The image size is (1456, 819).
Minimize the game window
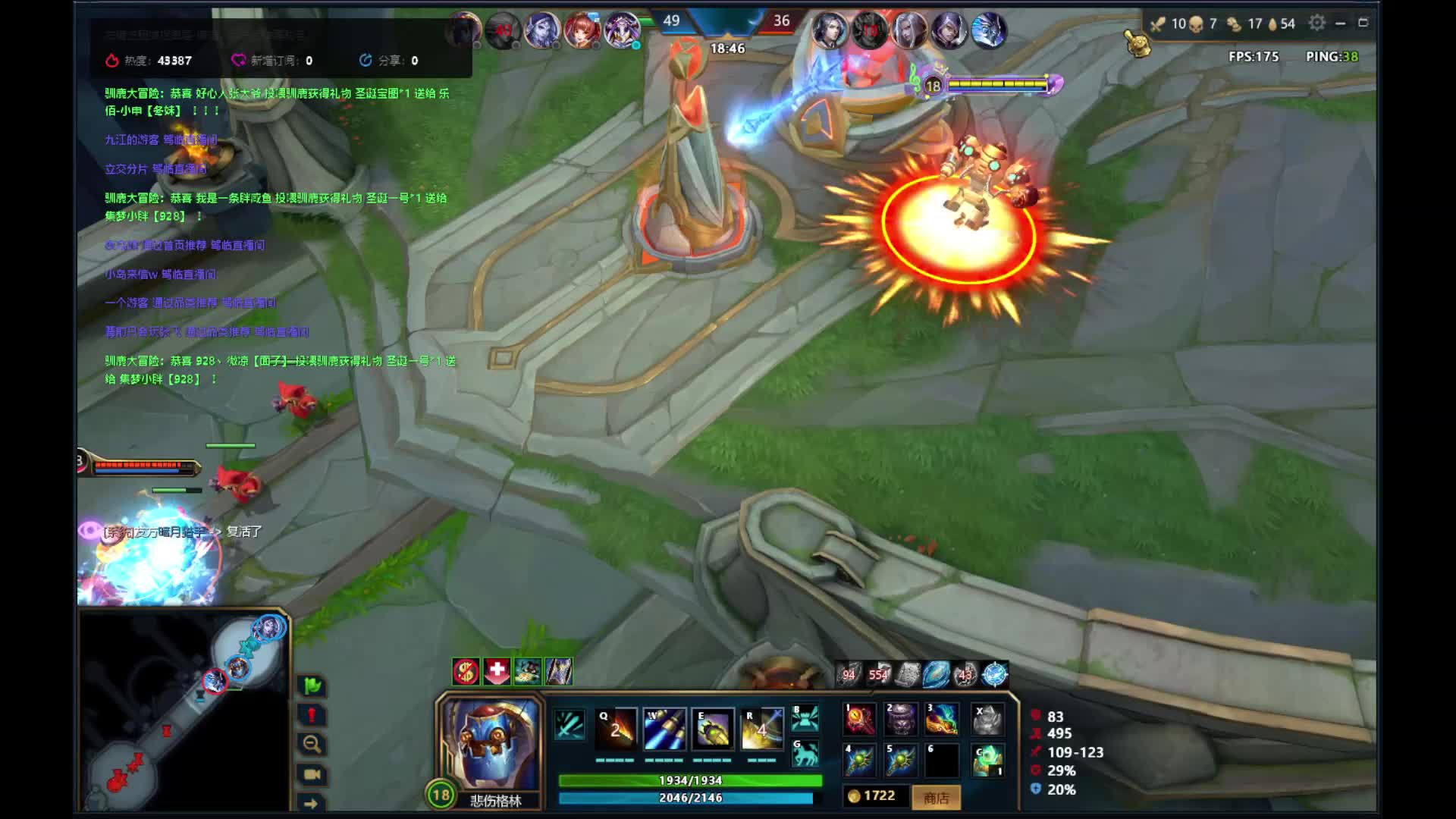pos(1341,23)
